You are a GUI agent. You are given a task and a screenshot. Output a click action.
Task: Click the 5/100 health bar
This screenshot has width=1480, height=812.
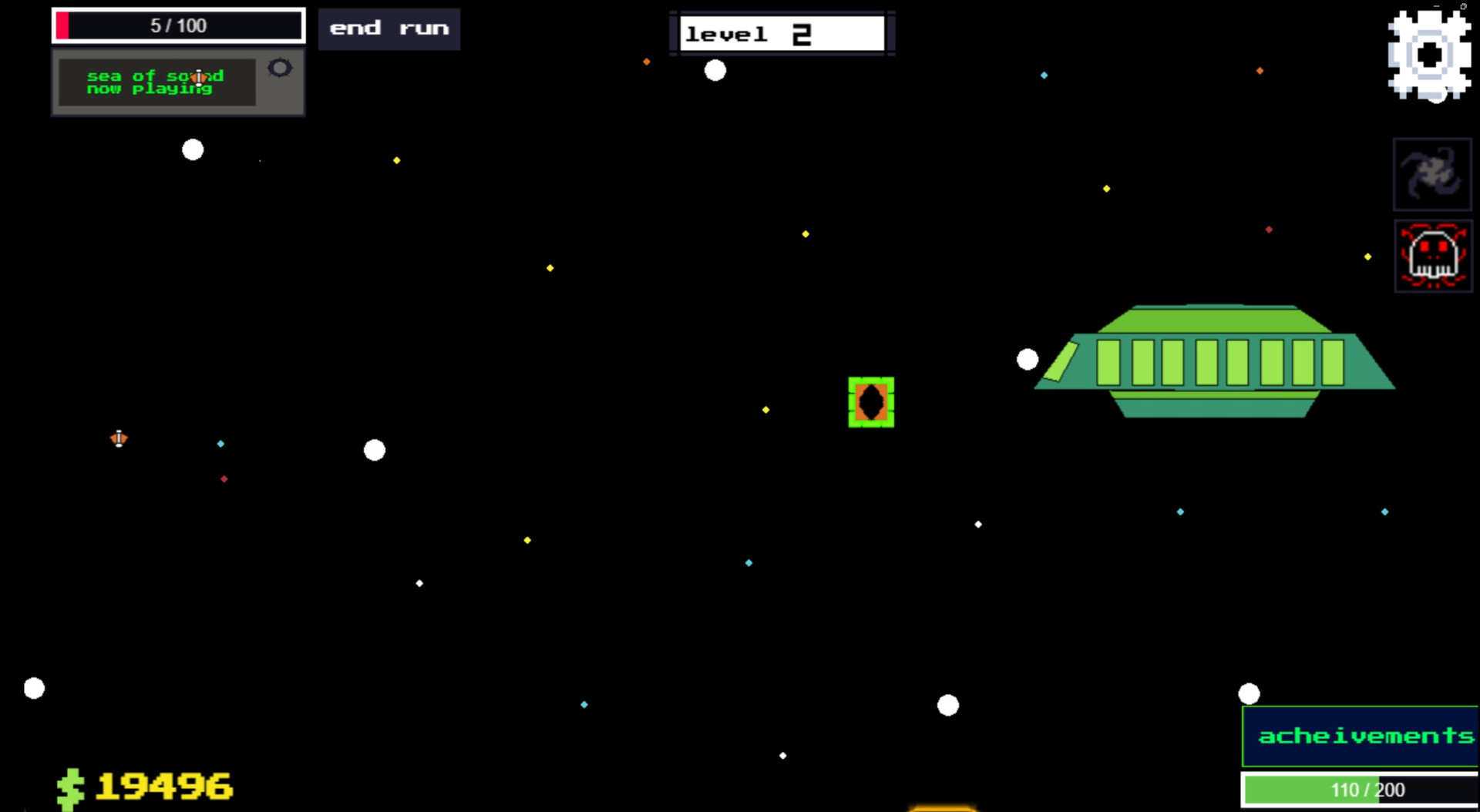(x=178, y=25)
